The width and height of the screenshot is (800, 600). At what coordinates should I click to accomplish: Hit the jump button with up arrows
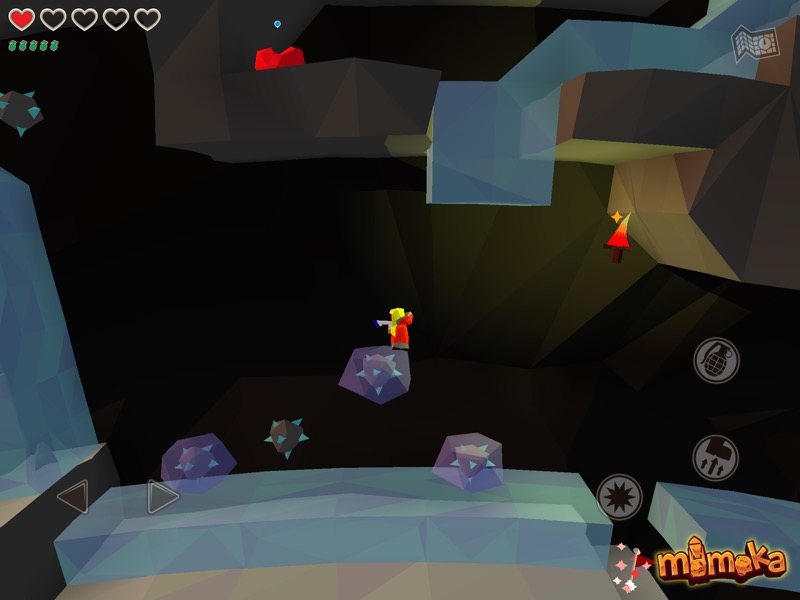(x=716, y=457)
